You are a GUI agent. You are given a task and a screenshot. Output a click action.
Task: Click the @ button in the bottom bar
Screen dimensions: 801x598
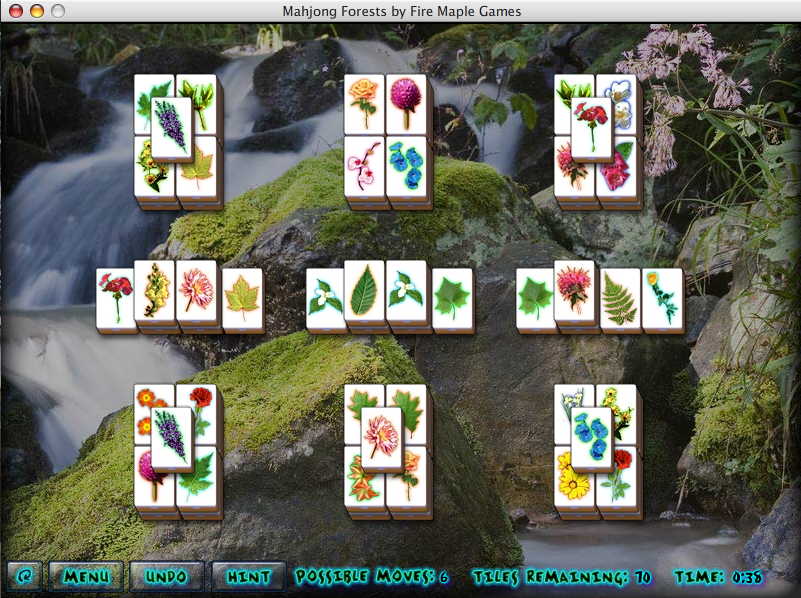(x=24, y=576)
